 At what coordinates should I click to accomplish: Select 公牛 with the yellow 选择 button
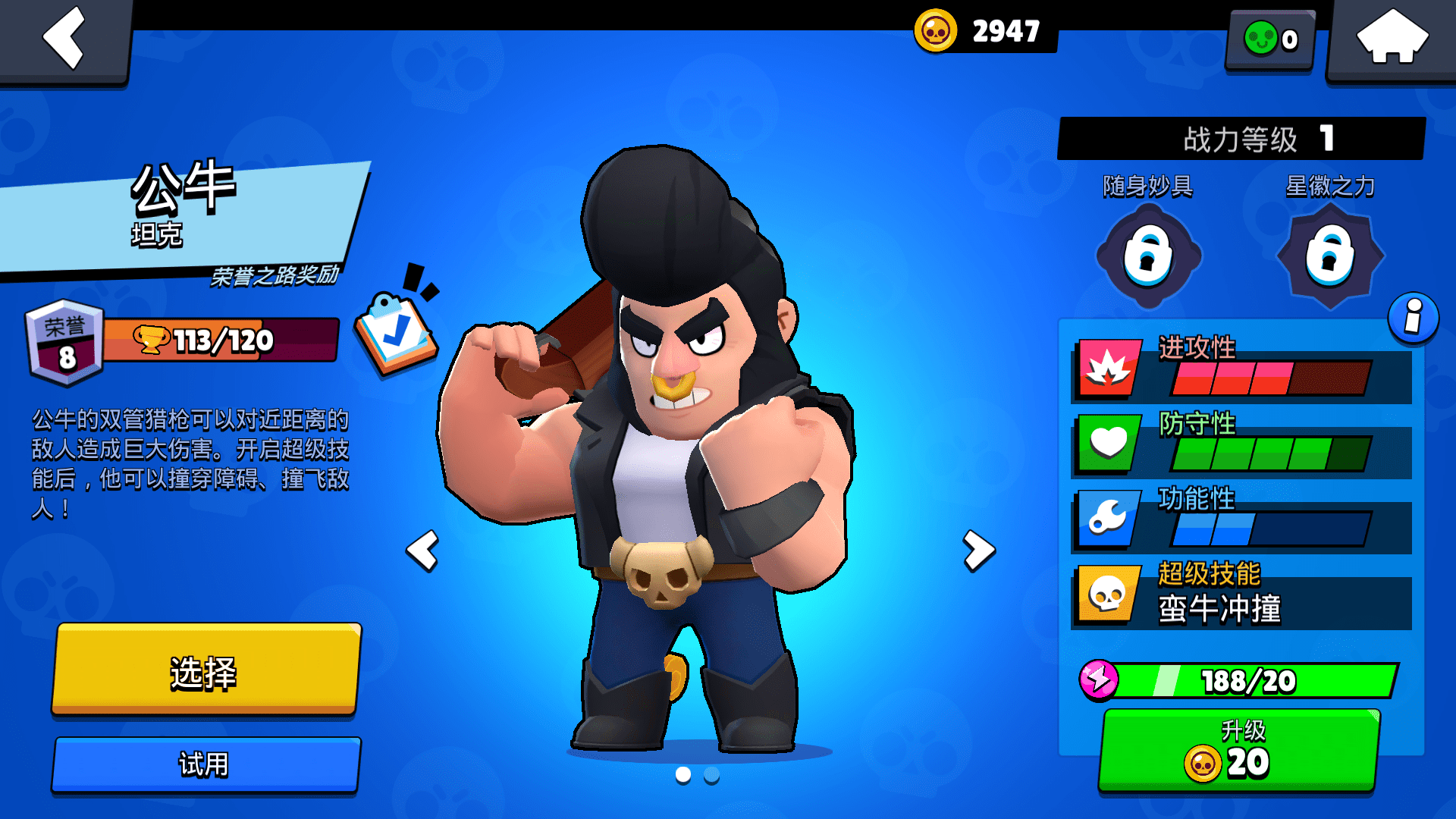[206, 670]
